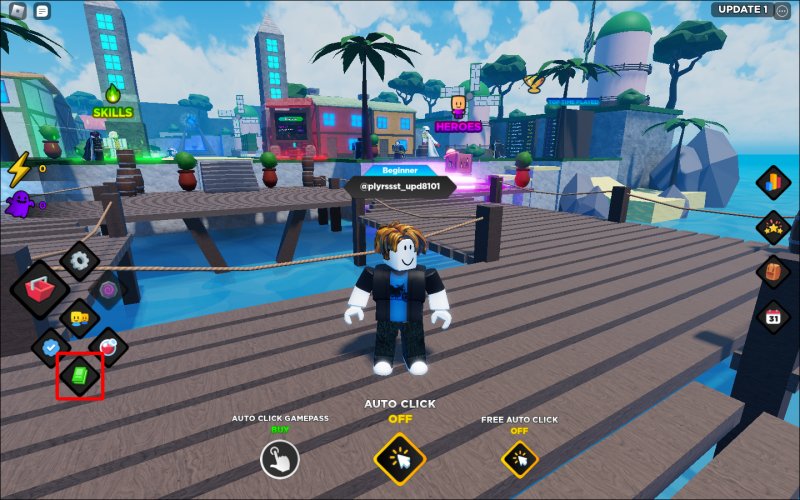Open the gear settings menu
The height and width of the screenshot is (500, 800).
point(79,261)
